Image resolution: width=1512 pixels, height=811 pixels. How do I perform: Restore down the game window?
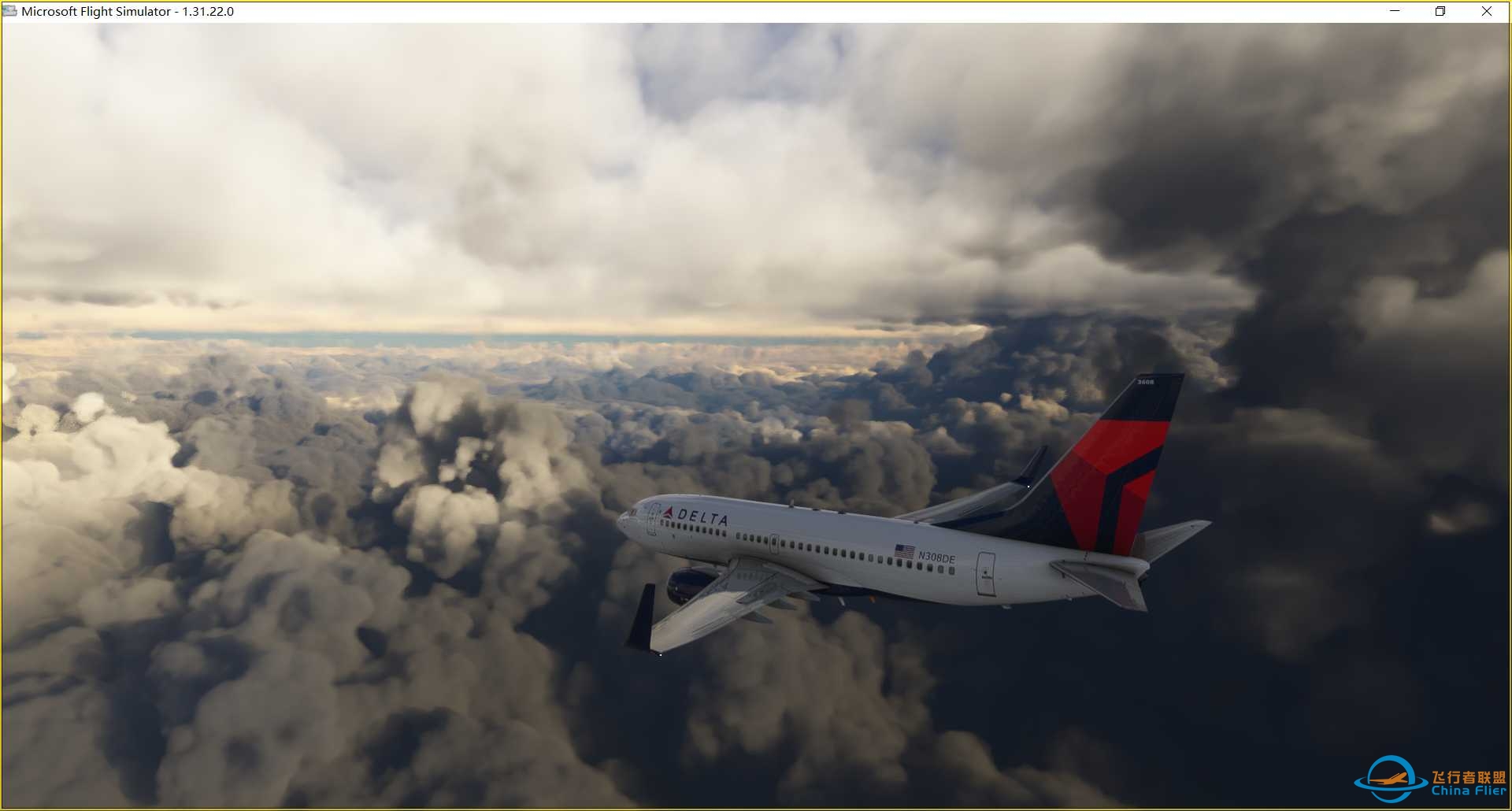coord(1440,11)
